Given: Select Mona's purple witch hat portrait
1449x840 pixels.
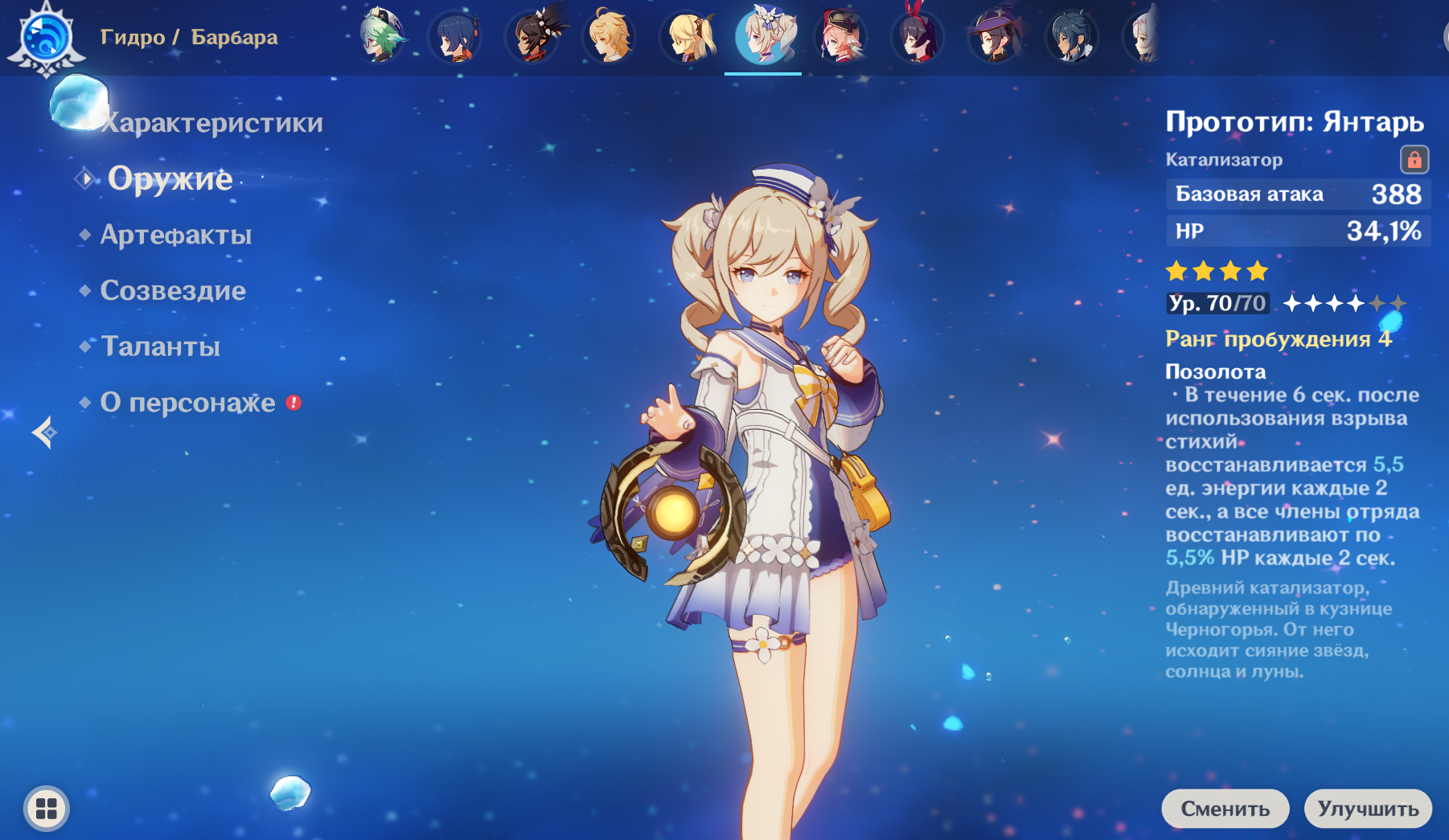Looking at the screenshot, I should 995,36.
